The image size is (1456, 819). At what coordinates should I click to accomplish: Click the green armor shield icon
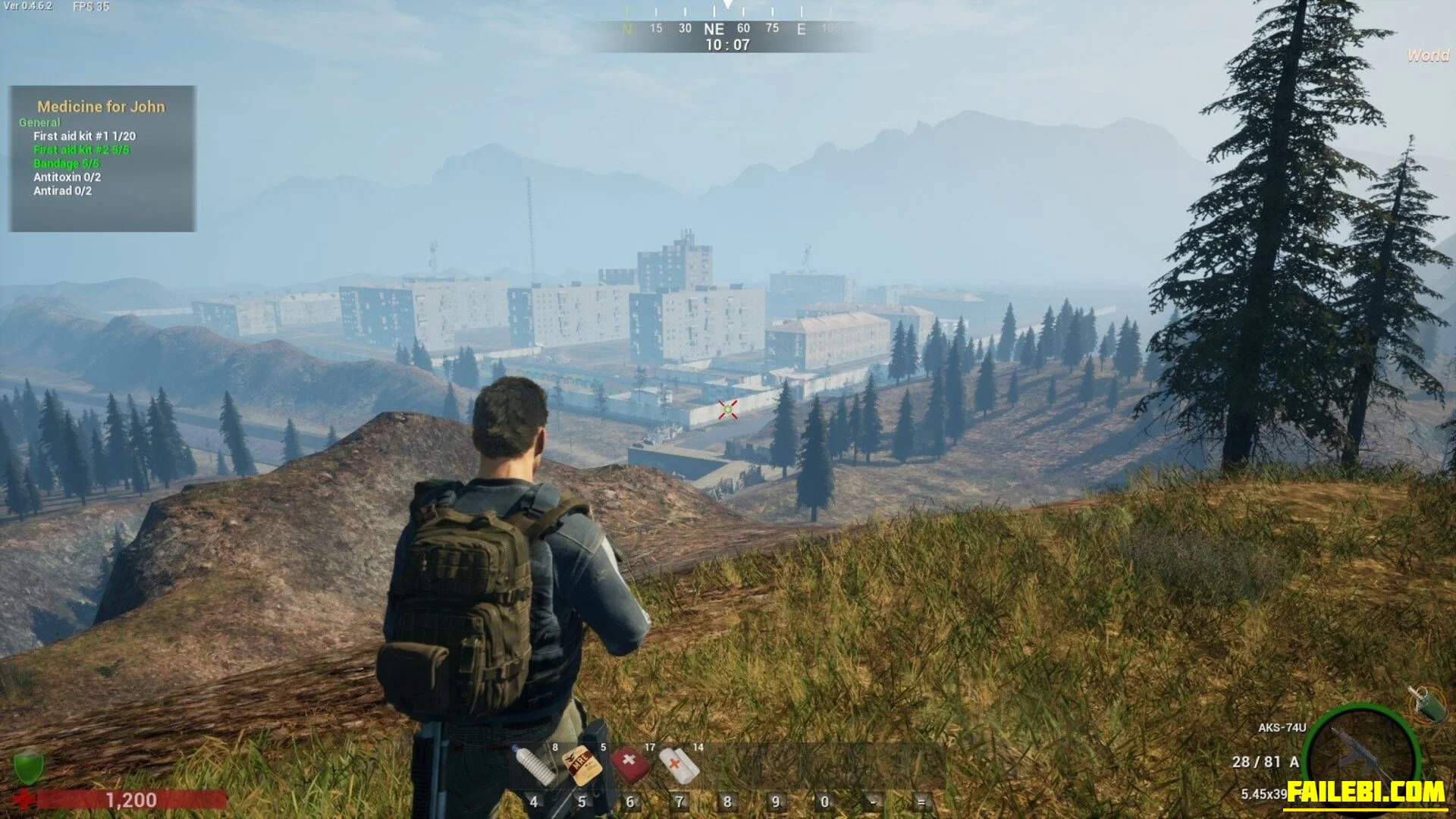29,765
